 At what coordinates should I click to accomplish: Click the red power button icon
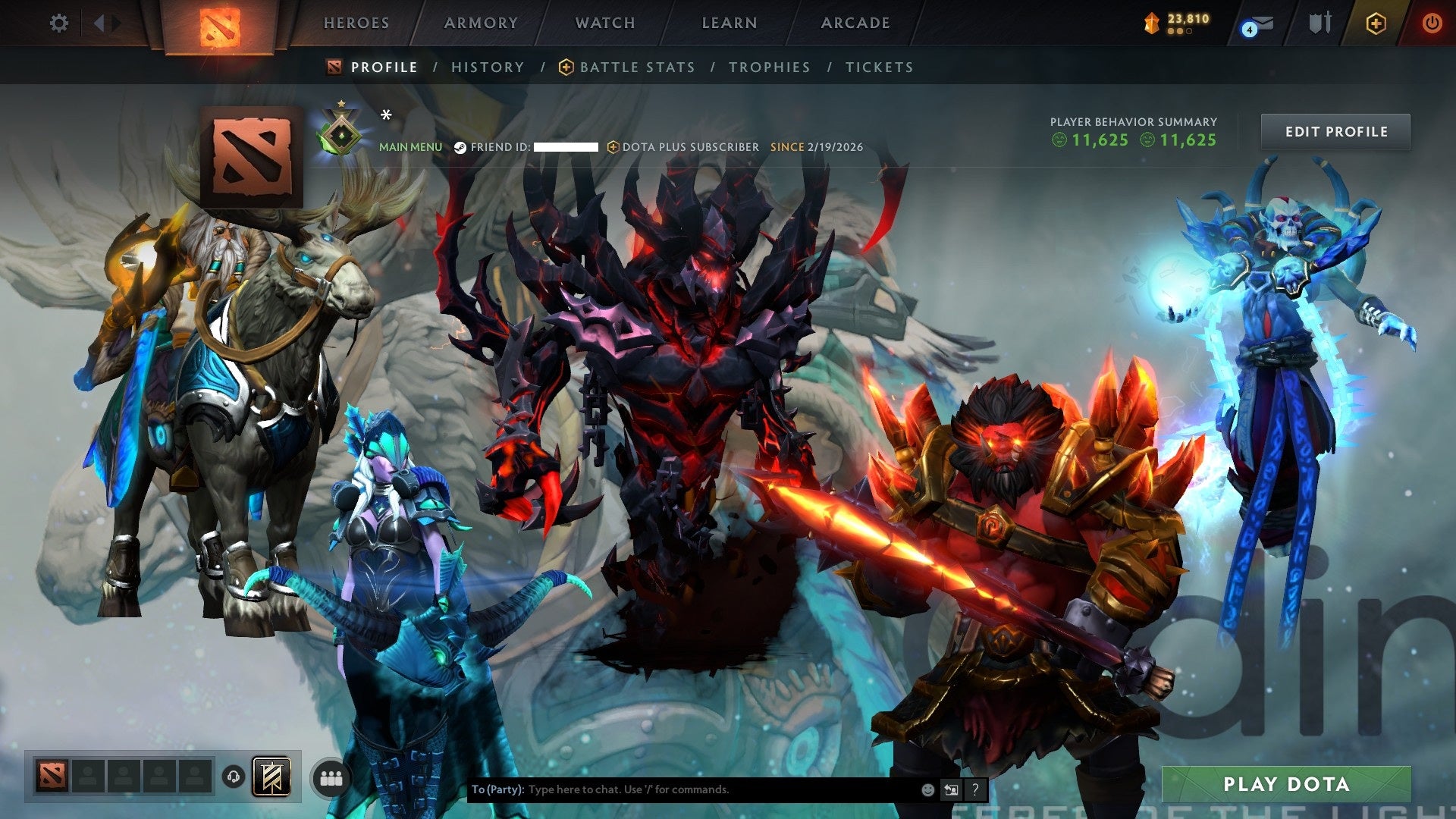pos(1433,23)
